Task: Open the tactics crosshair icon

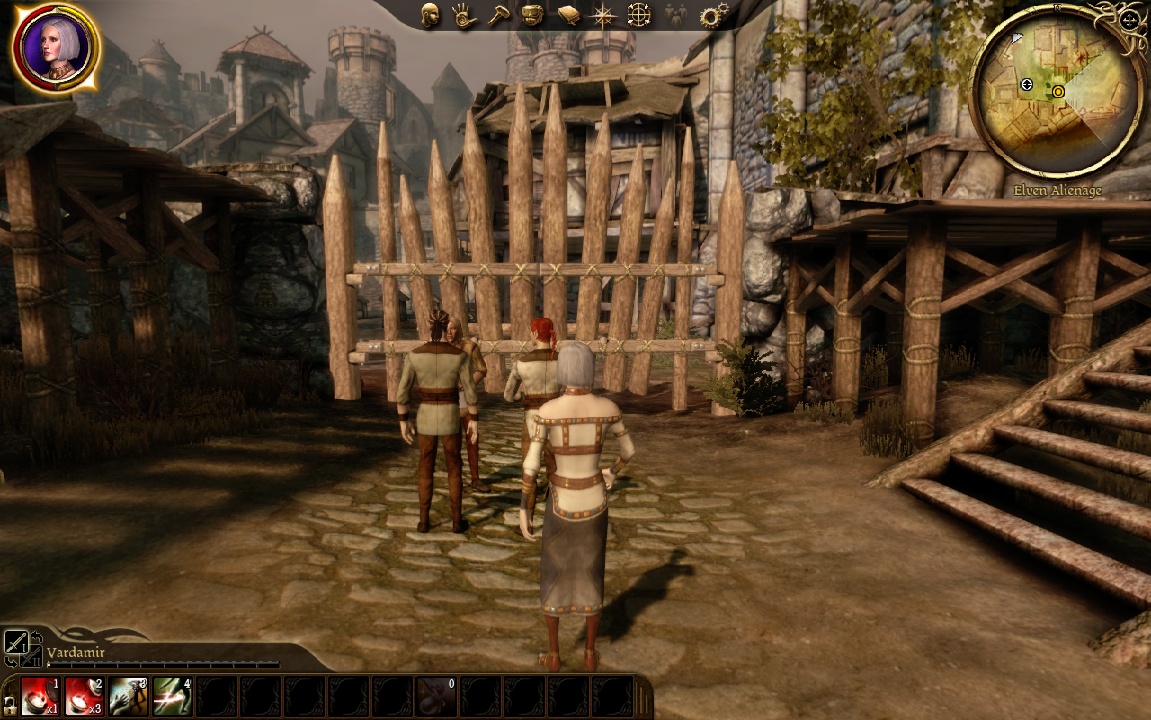Action: coord(639,15)
